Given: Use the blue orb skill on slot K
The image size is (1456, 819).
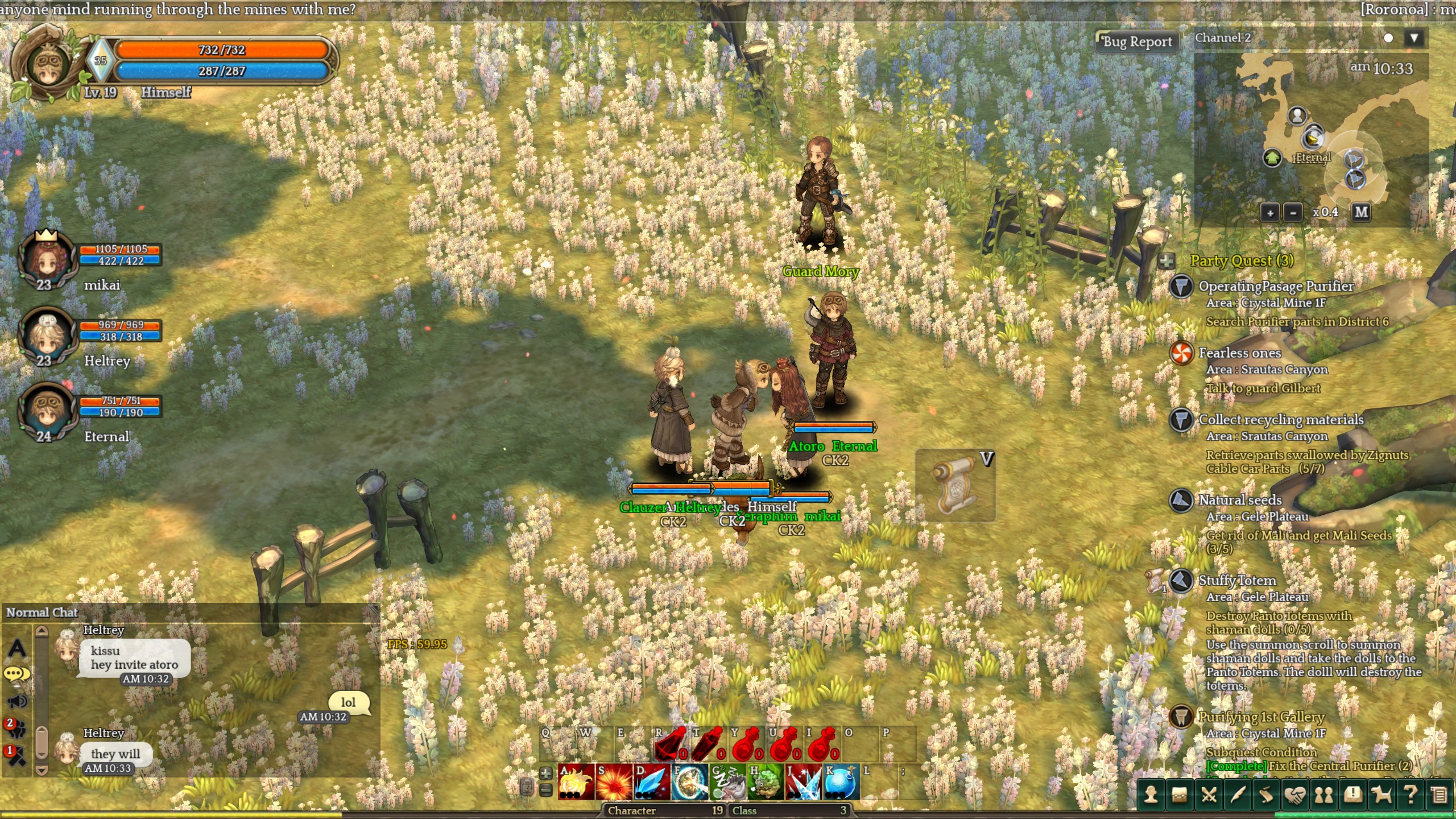Looking at the screenshot, I should coord(841,783).
